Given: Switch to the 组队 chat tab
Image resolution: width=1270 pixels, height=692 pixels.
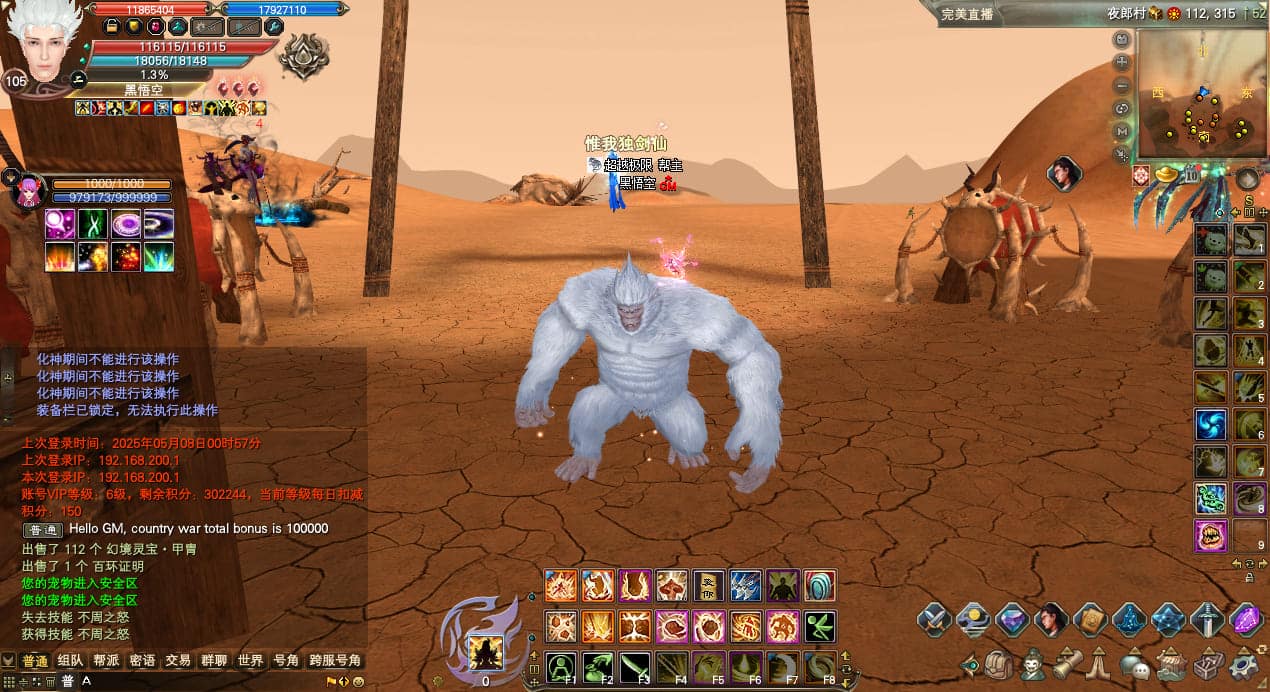Looking at the screenshot, I should click(70, 660).
